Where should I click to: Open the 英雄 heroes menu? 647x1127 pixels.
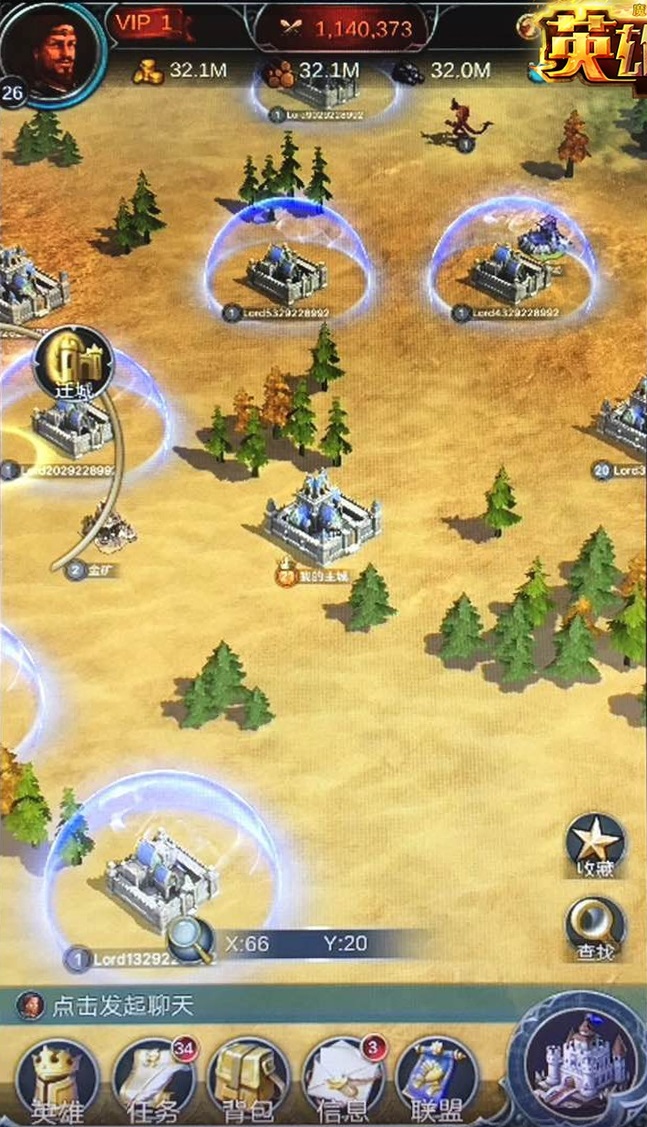(x=57, y=1078)
